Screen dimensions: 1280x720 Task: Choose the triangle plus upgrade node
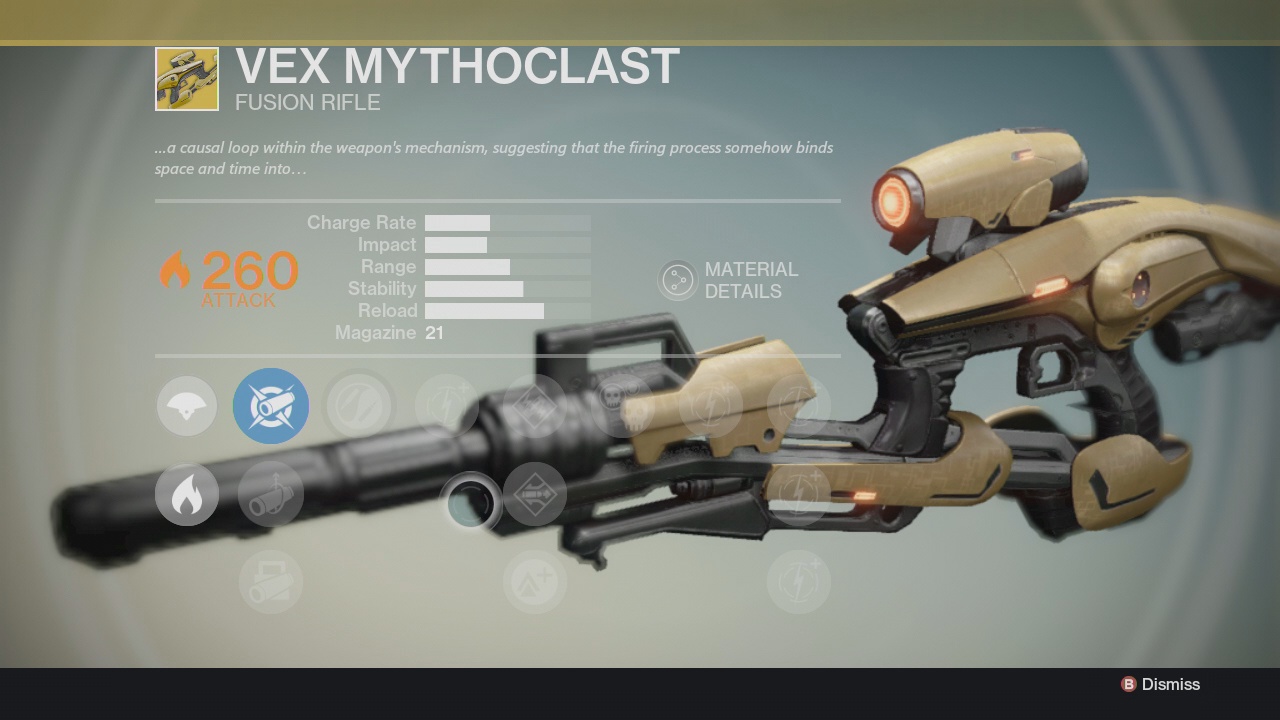535,582
